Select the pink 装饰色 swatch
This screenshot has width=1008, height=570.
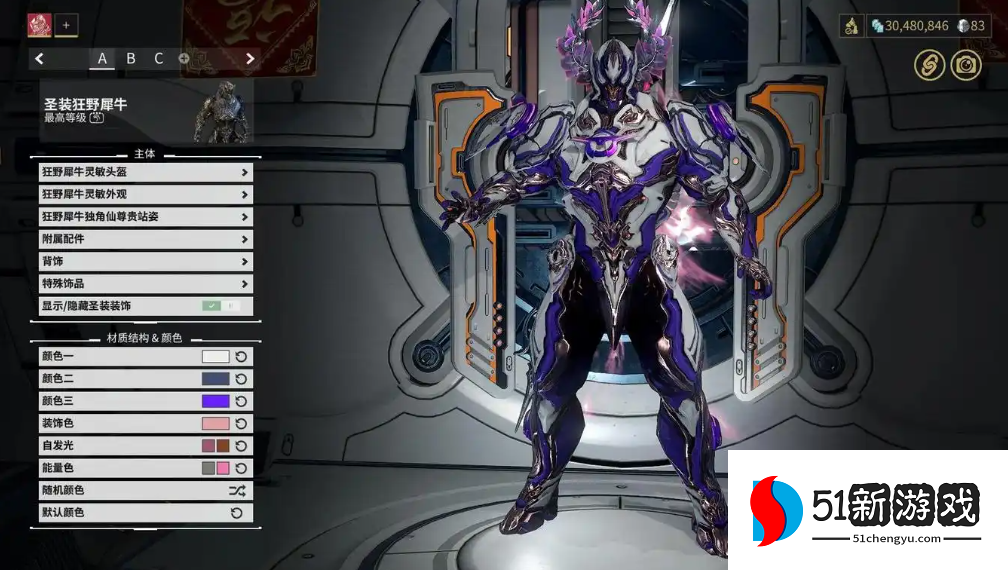(x=216, y=423)
